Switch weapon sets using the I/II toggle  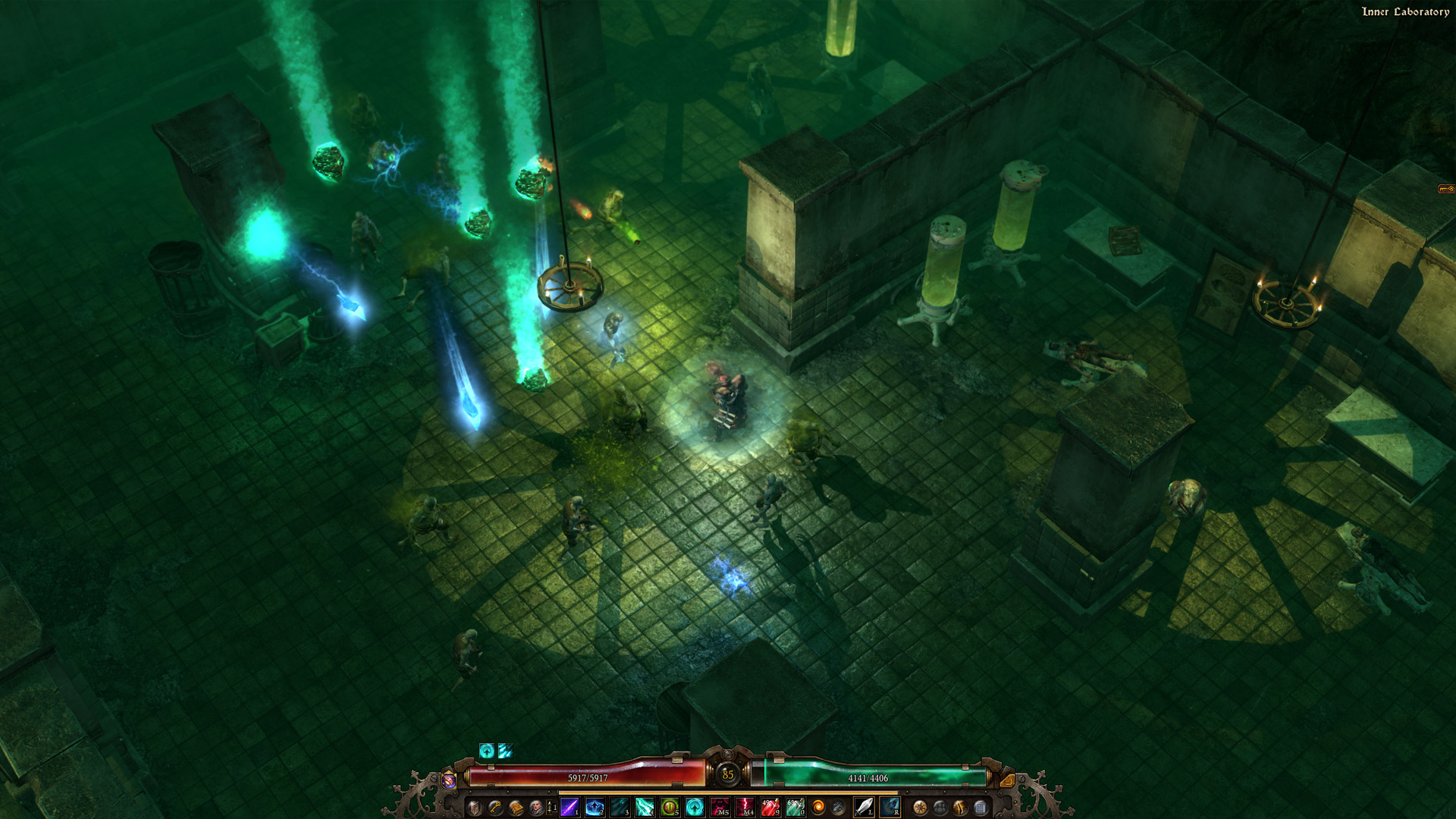pyautogui.click(x=551, y=806)
